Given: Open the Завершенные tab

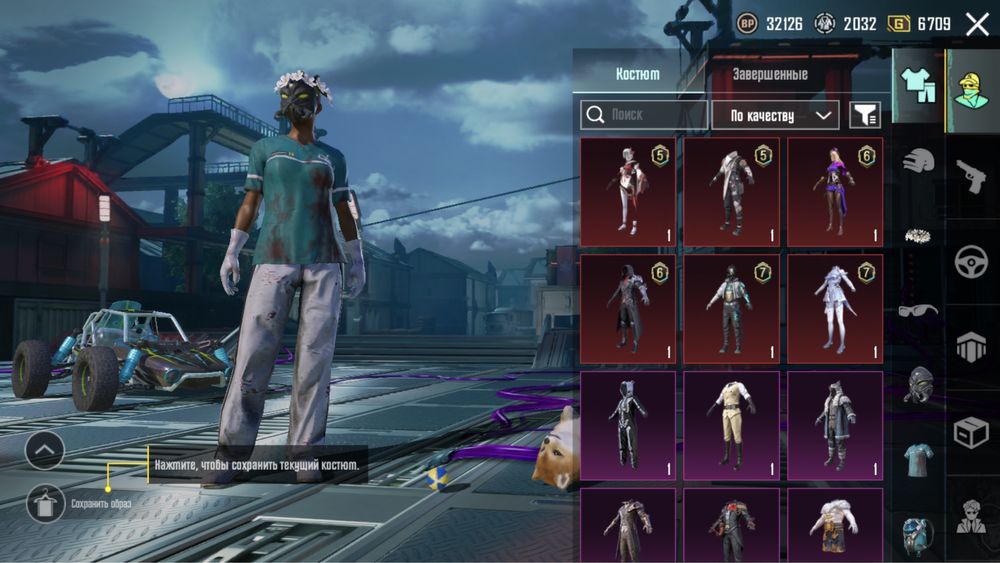Looking at the screenshot, I should pos(770,74).
